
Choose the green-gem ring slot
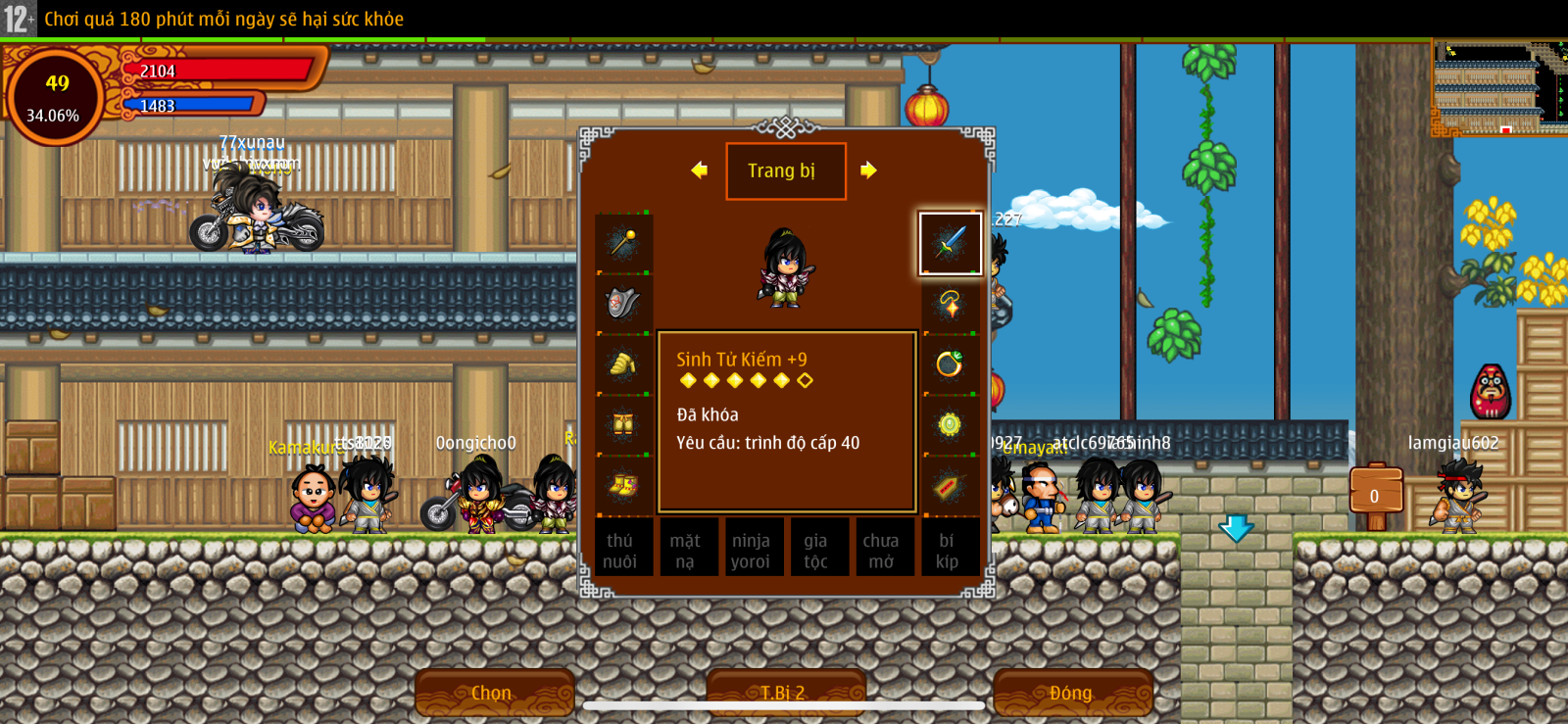click(949, 364)
